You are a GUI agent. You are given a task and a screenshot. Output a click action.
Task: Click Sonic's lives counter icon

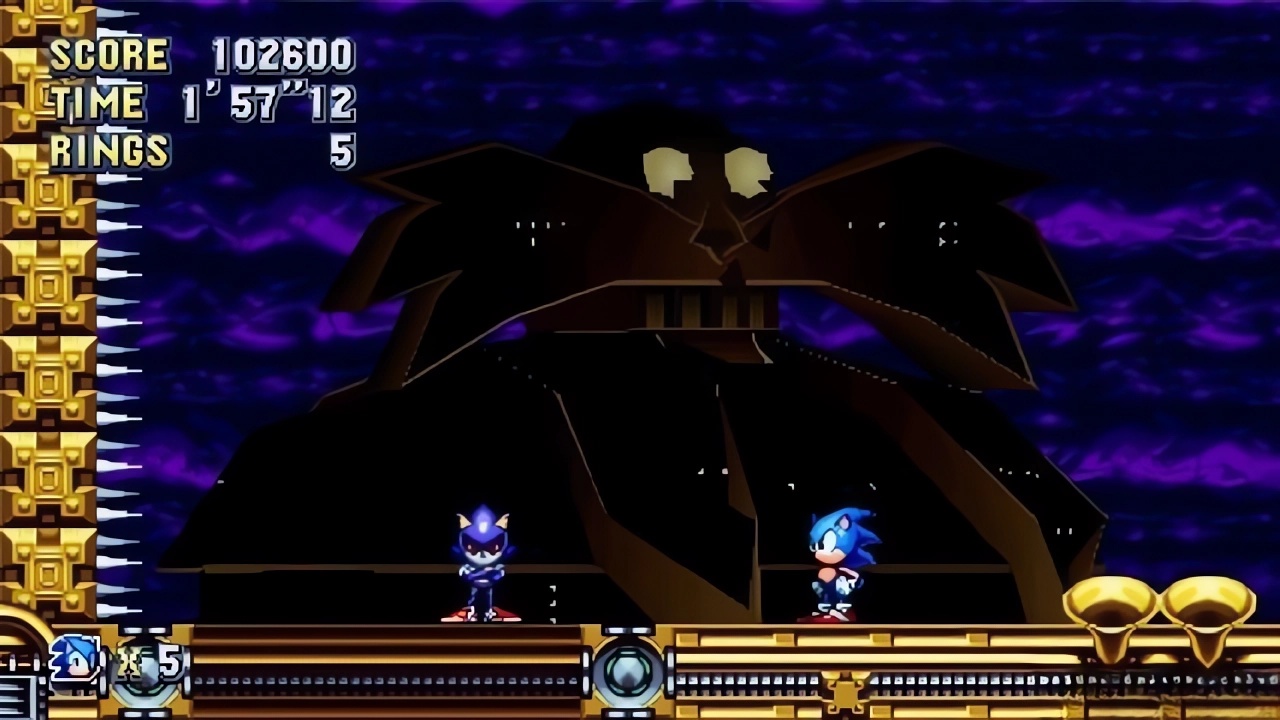(x=75, y=657)
